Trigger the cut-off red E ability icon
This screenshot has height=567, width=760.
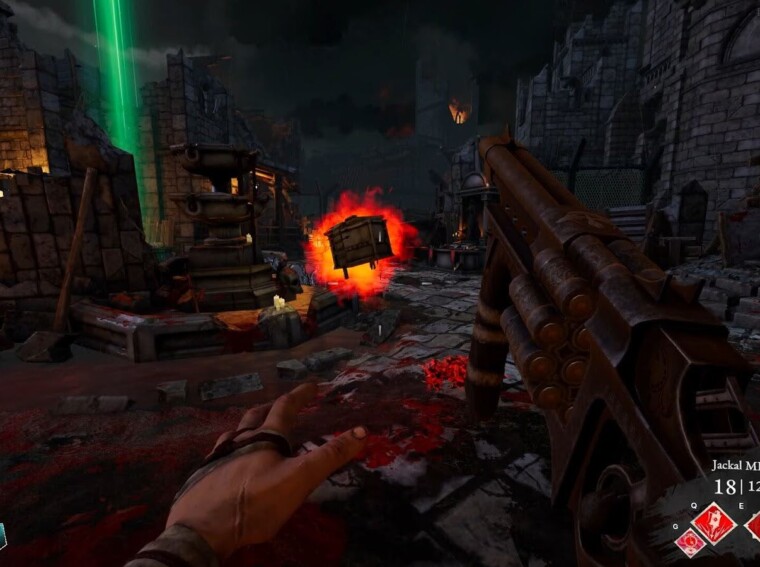click(754, 524)
